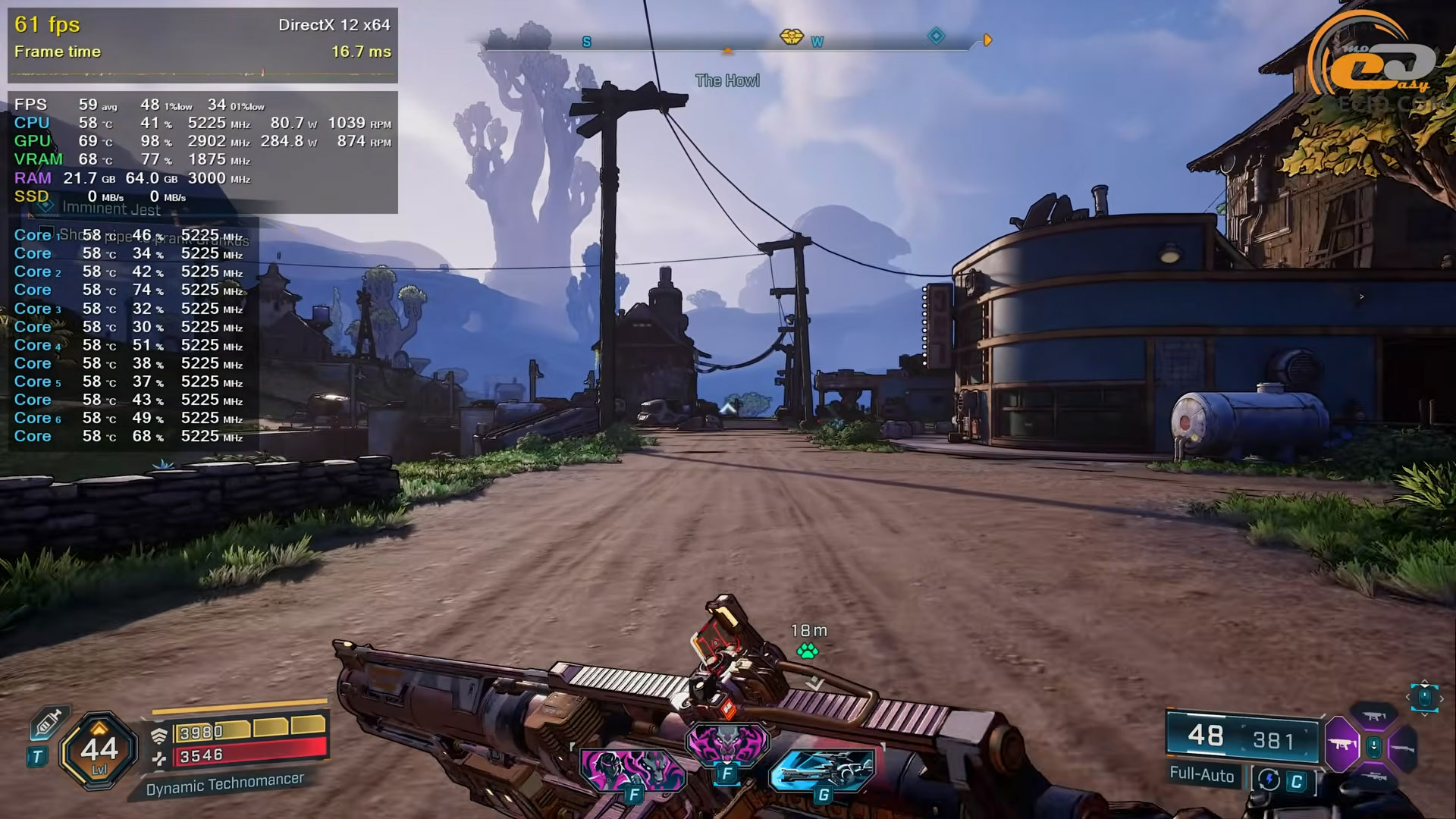The image size is (1456, 819).
Task: Click the orange arrow at compass end
Action: click(x=987, y=39)
